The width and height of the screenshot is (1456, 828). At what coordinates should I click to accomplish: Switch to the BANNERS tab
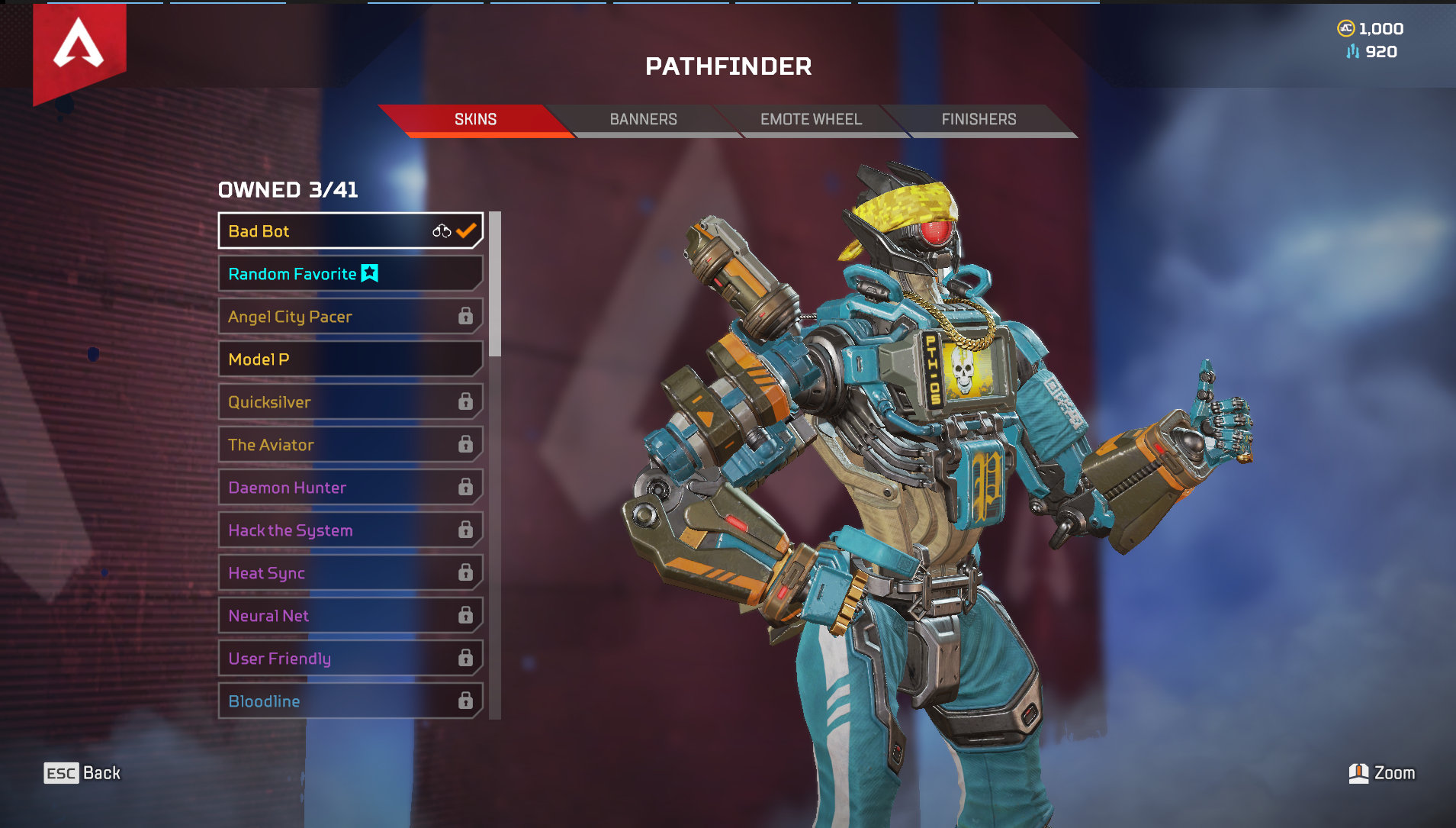643,119
